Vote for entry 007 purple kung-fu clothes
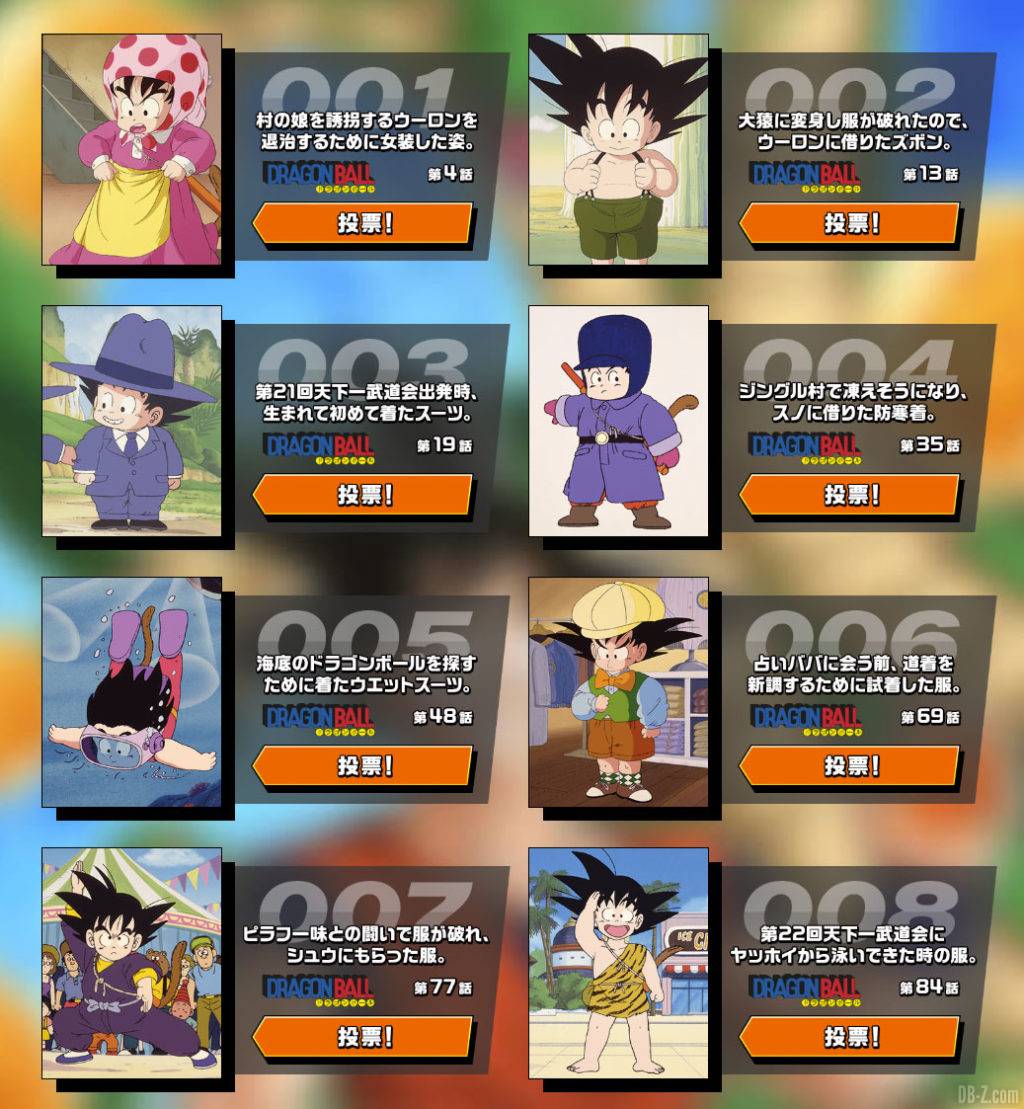1024x1109 pixels. coord(362,1037)
